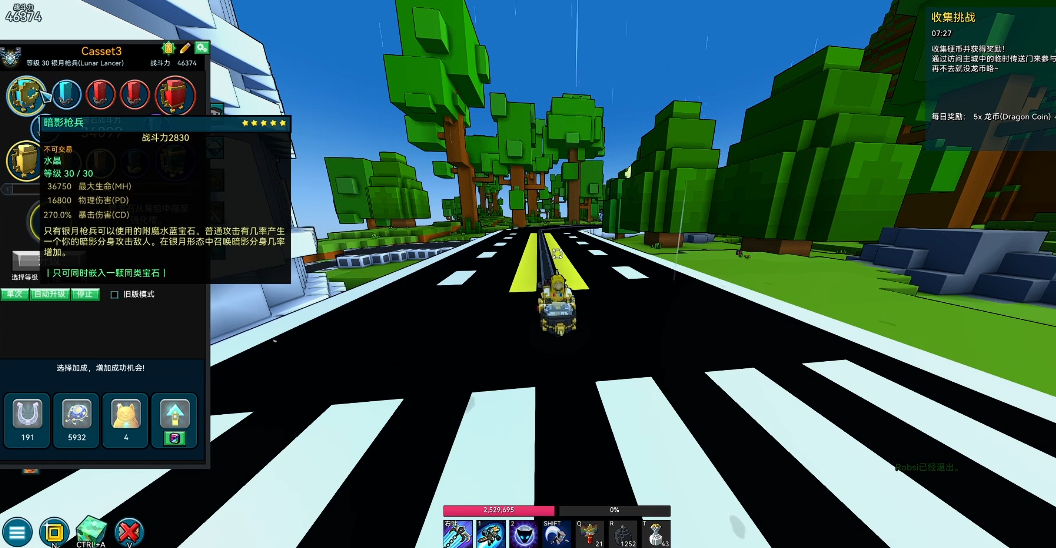Click the yellow pencil edit icon
The image size is (1056, 548).
point(185,48)
